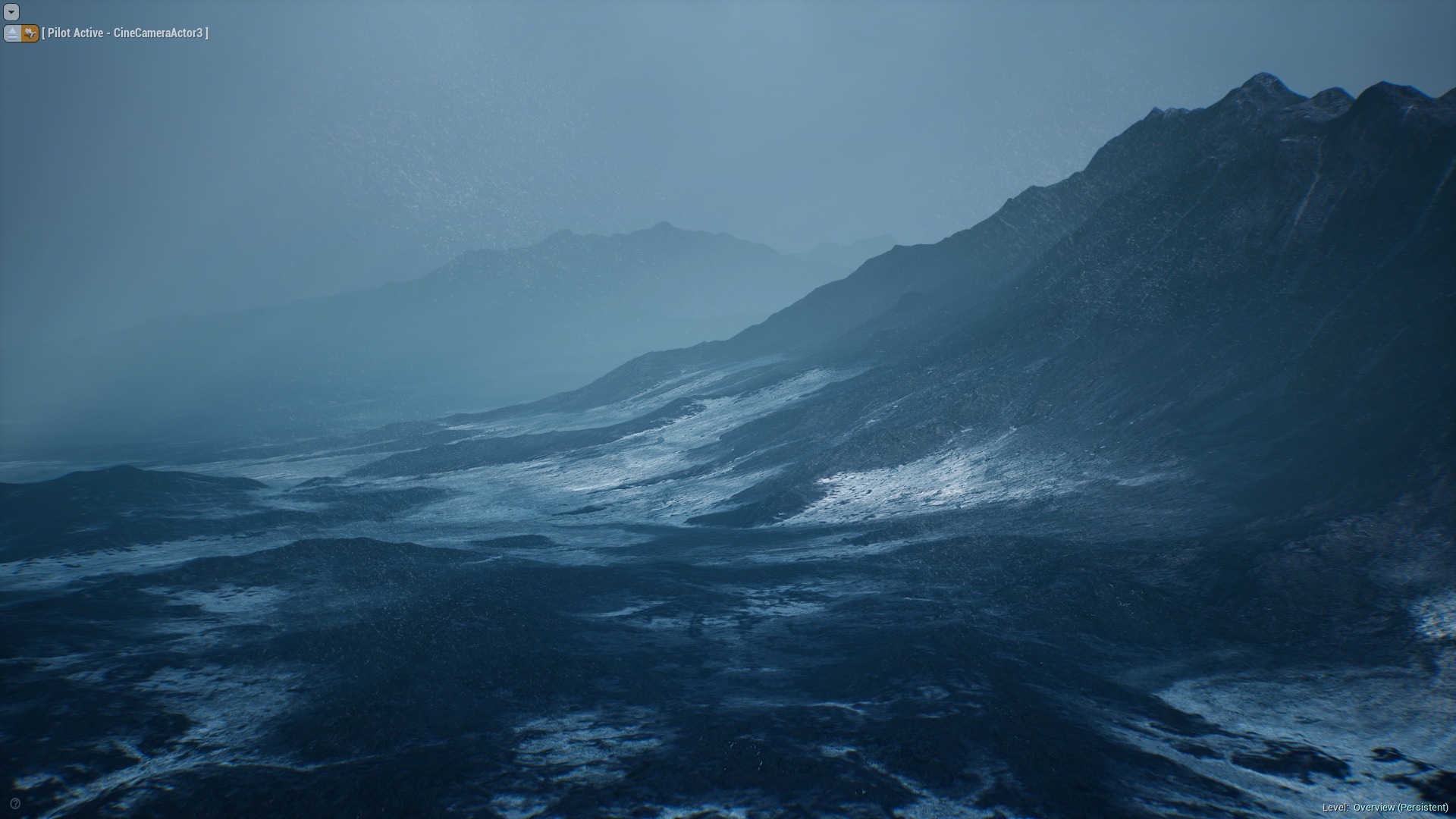Select the highlighted camera viewpoint icon
The width and height of the screenshot is (1456, 819).
click(29, 33)
